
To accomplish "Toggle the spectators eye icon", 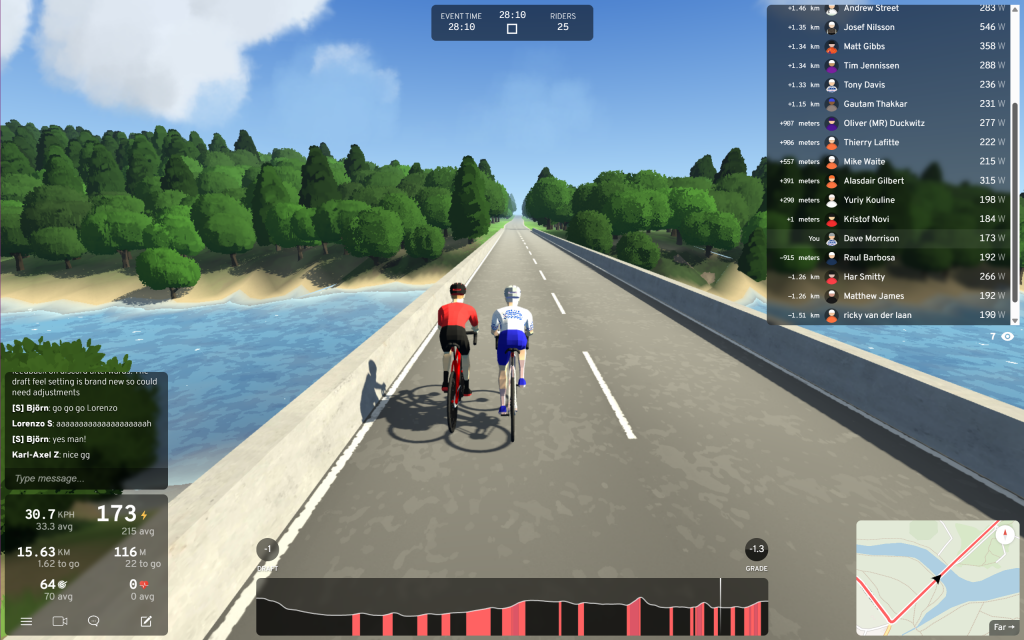I will coord(1007,337).
